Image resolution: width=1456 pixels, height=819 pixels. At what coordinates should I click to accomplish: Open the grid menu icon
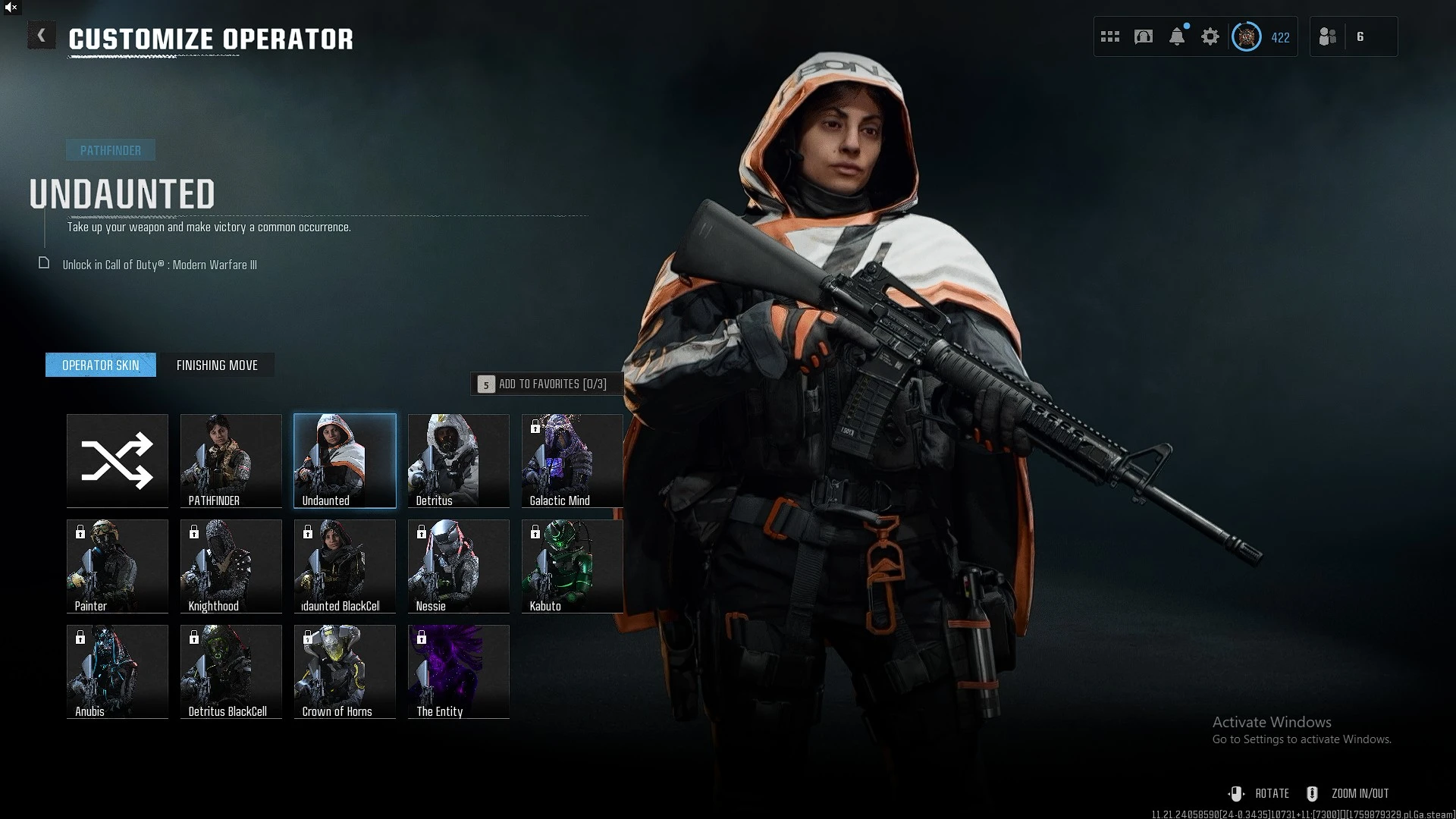(1110, 36)
